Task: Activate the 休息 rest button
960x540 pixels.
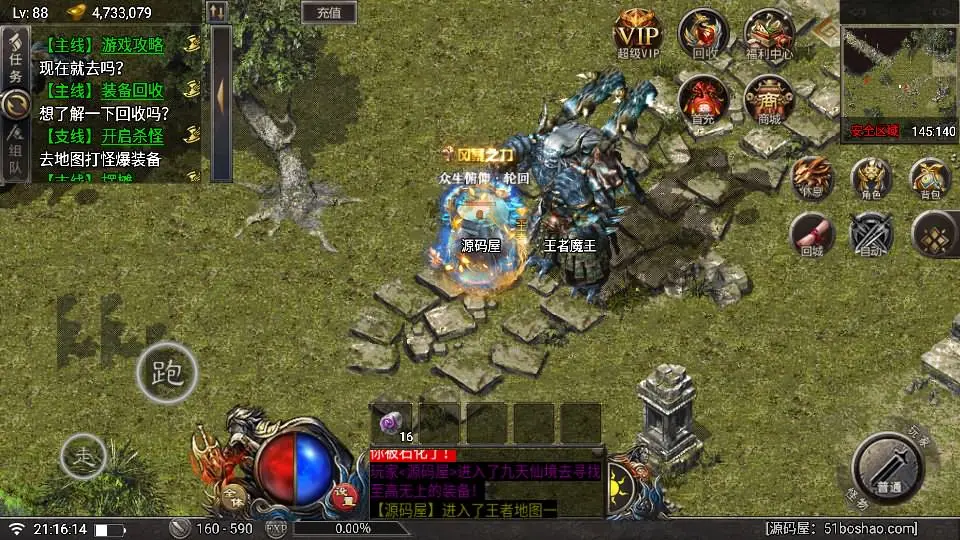Action: pos(811,177)
